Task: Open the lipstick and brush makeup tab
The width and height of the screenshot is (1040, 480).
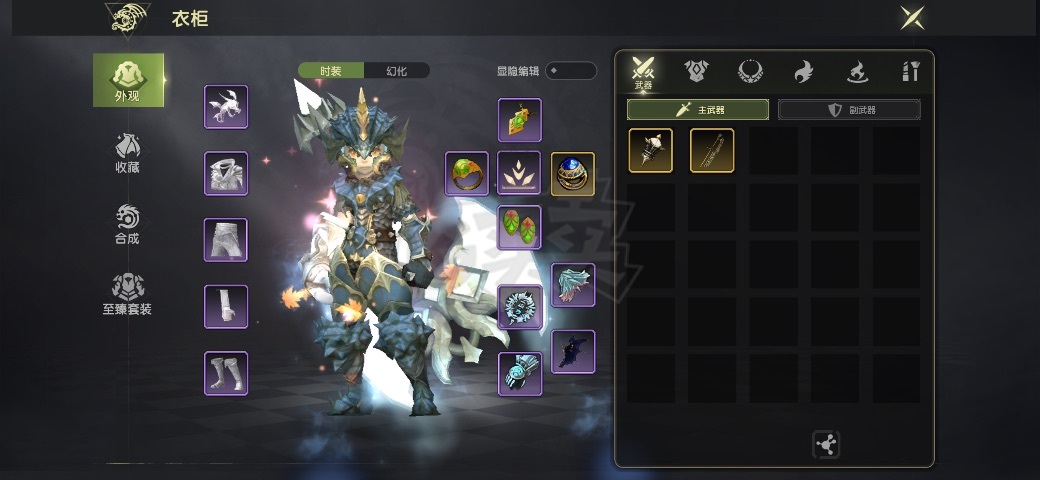Action: 910,71
